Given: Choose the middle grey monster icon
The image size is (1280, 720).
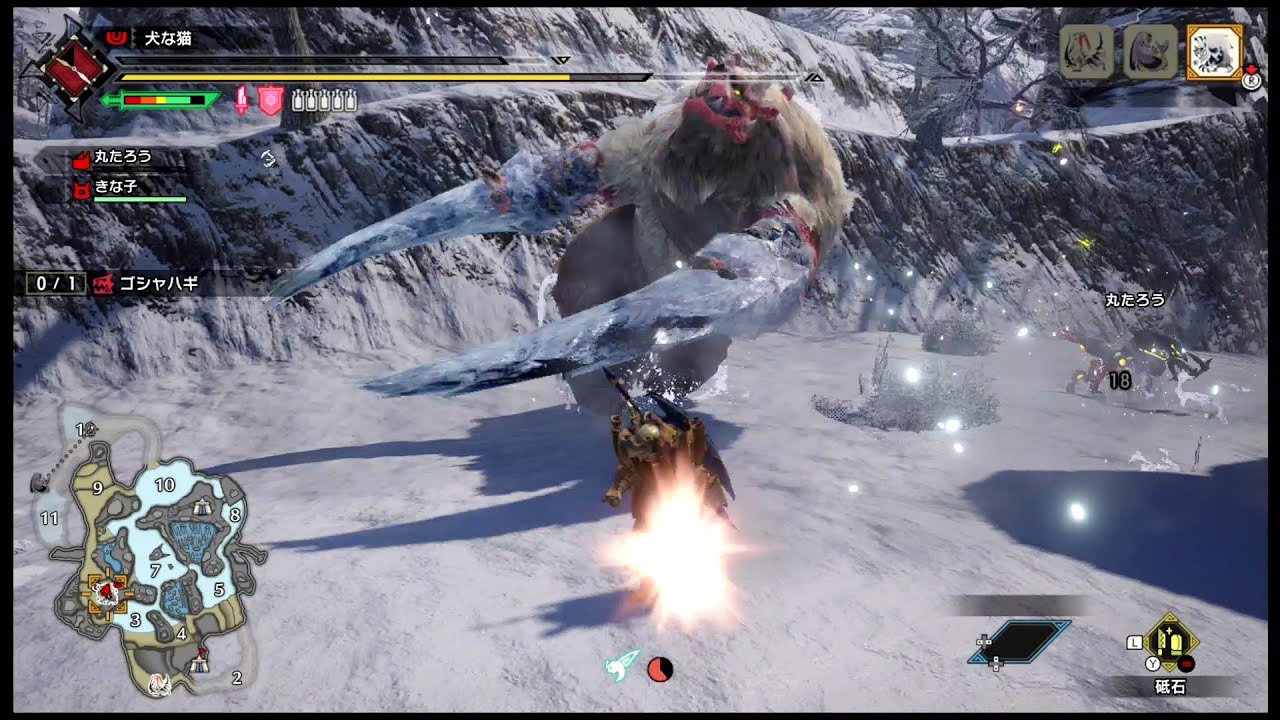Looking at the screenshot, I should pos(1150,52).
